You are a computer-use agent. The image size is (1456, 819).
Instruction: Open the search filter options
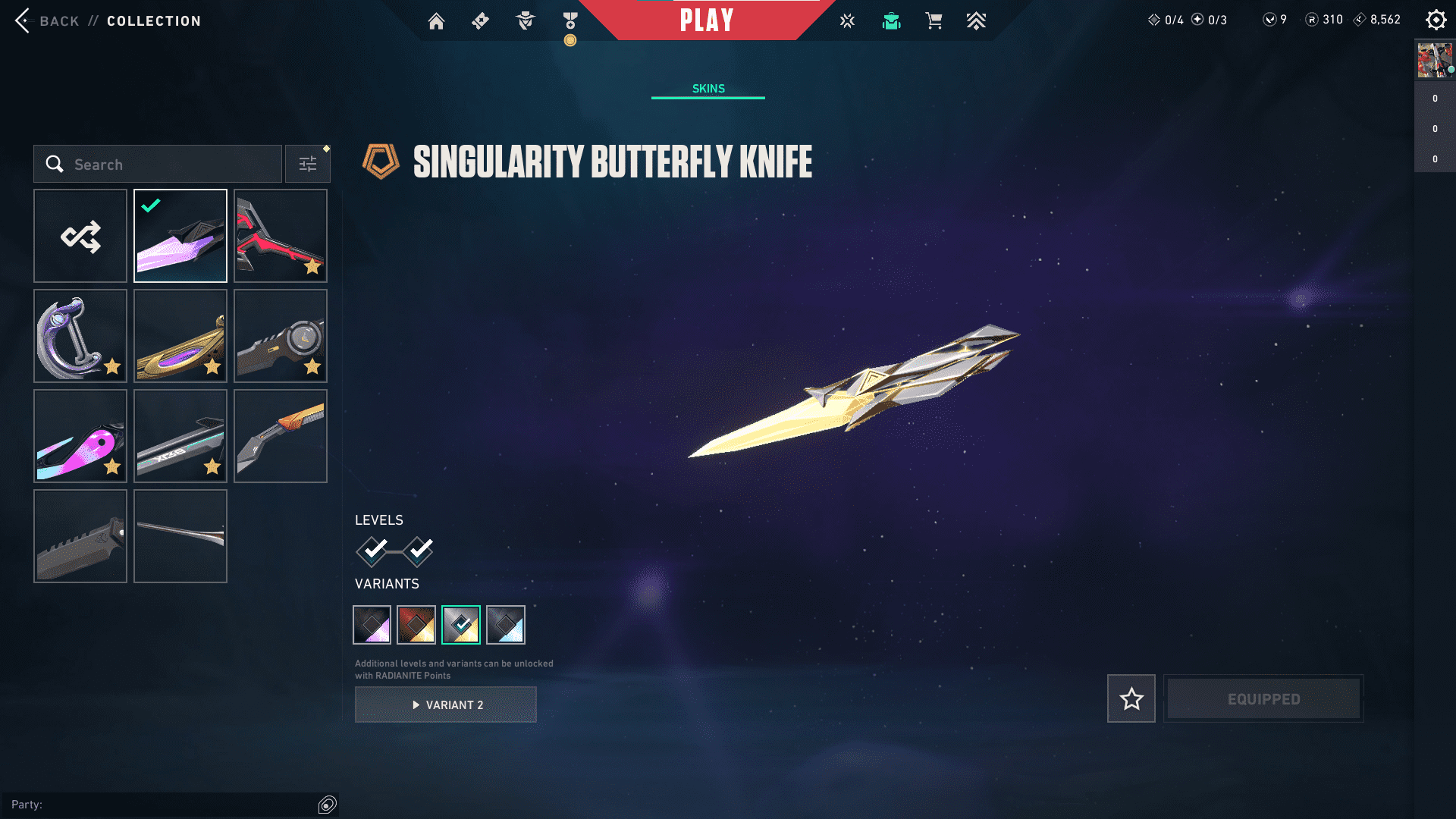pos(308,163)
